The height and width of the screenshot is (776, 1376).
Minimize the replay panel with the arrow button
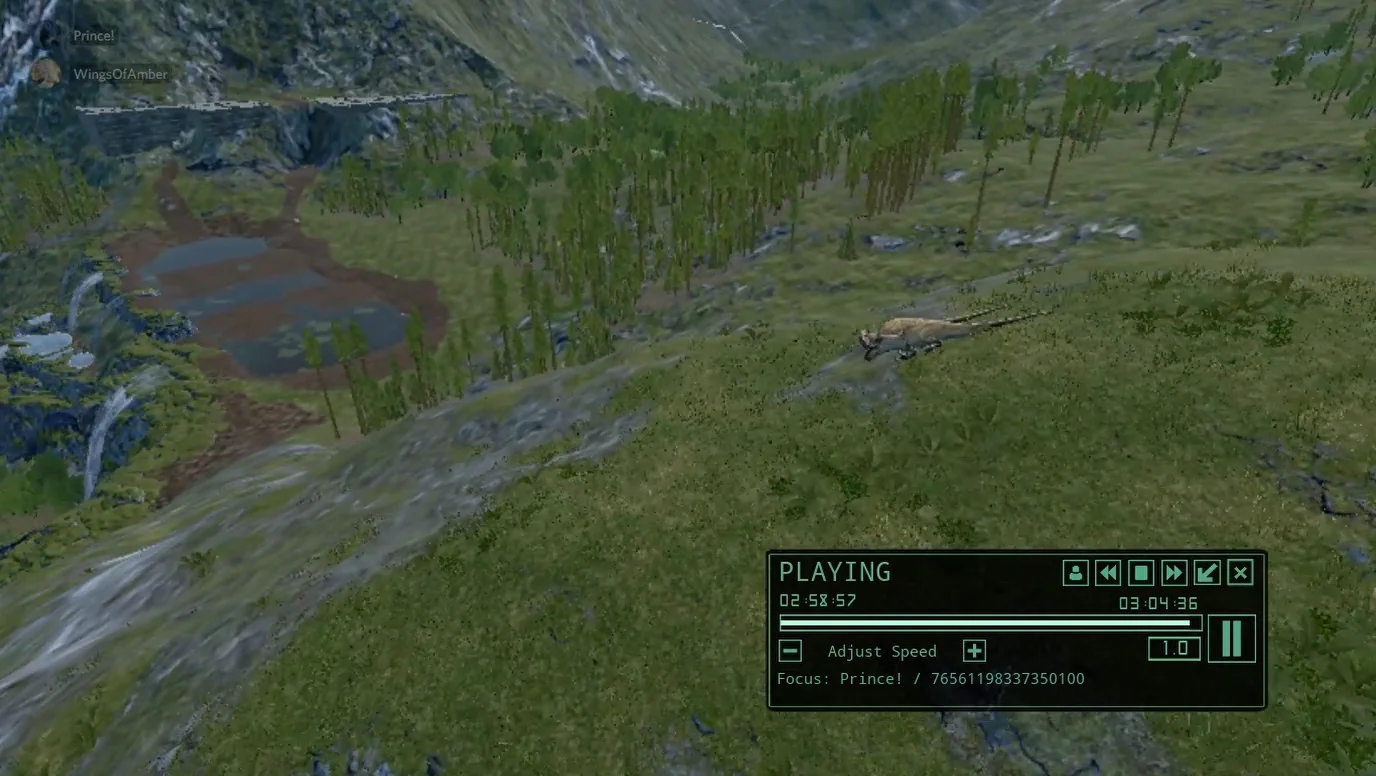[x=1207, y=573]
